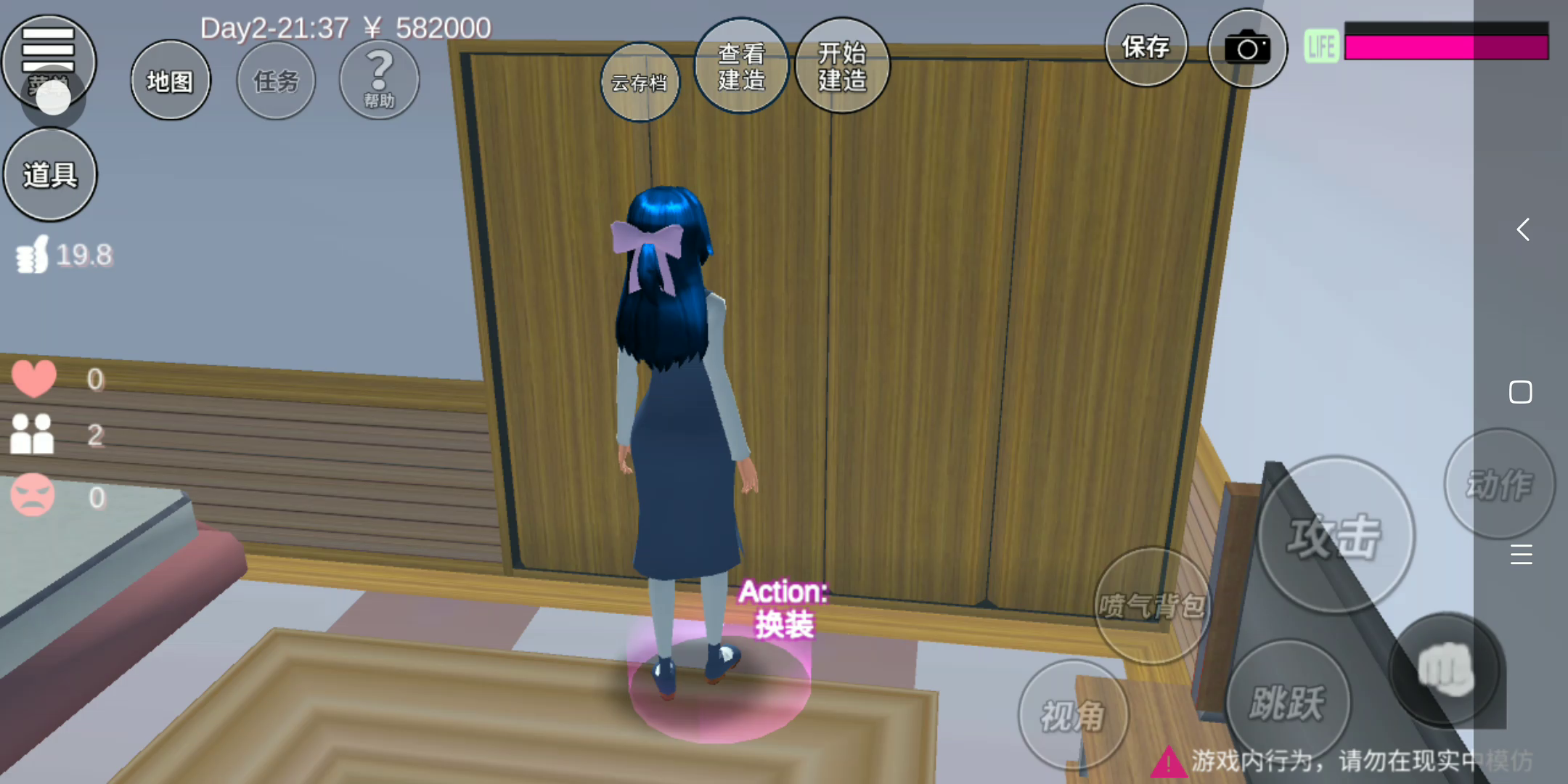
Task: Choose 开始建造 start building button
Action: [x=842, y=67]
